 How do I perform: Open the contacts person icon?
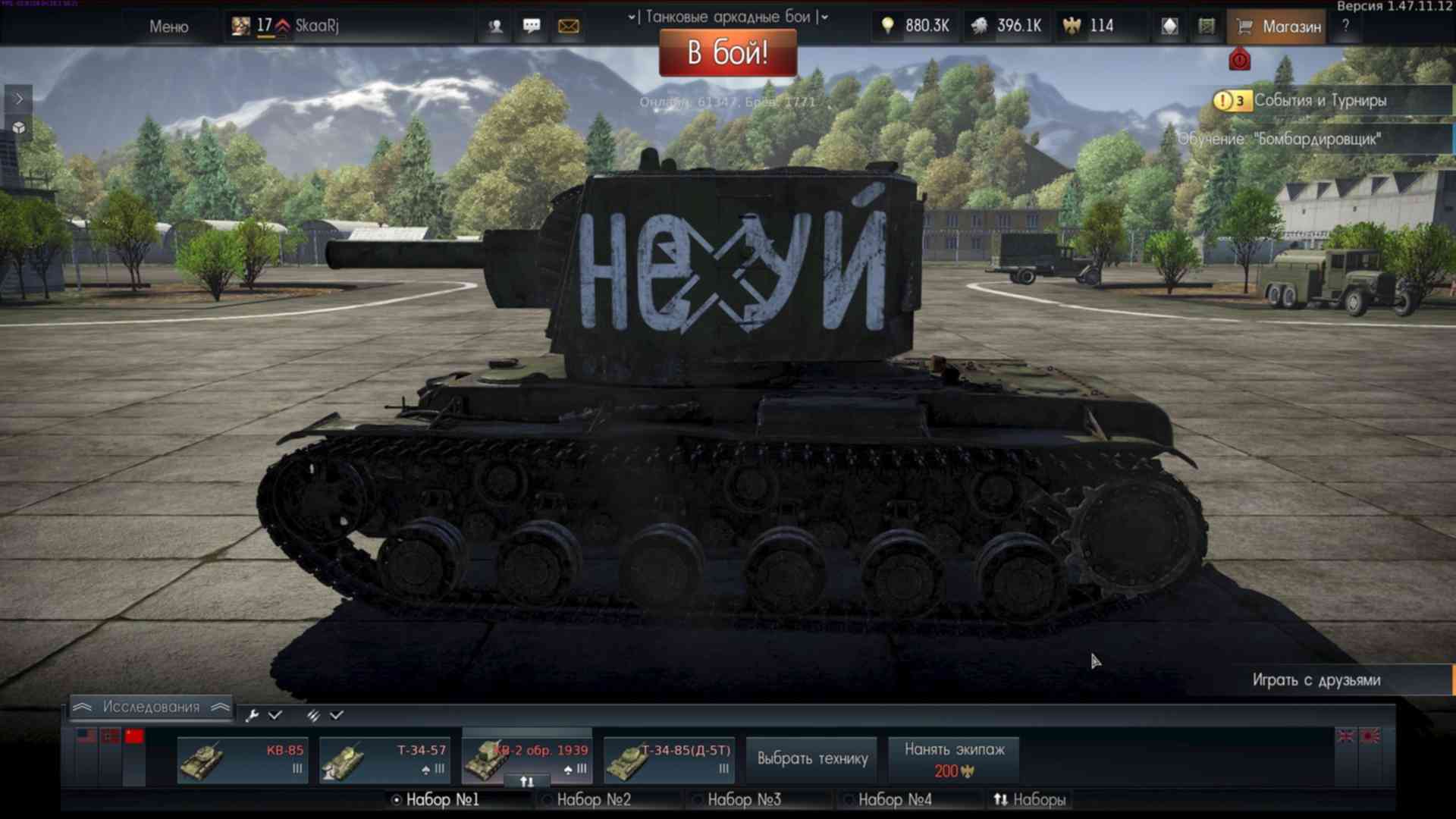point(495,27)
